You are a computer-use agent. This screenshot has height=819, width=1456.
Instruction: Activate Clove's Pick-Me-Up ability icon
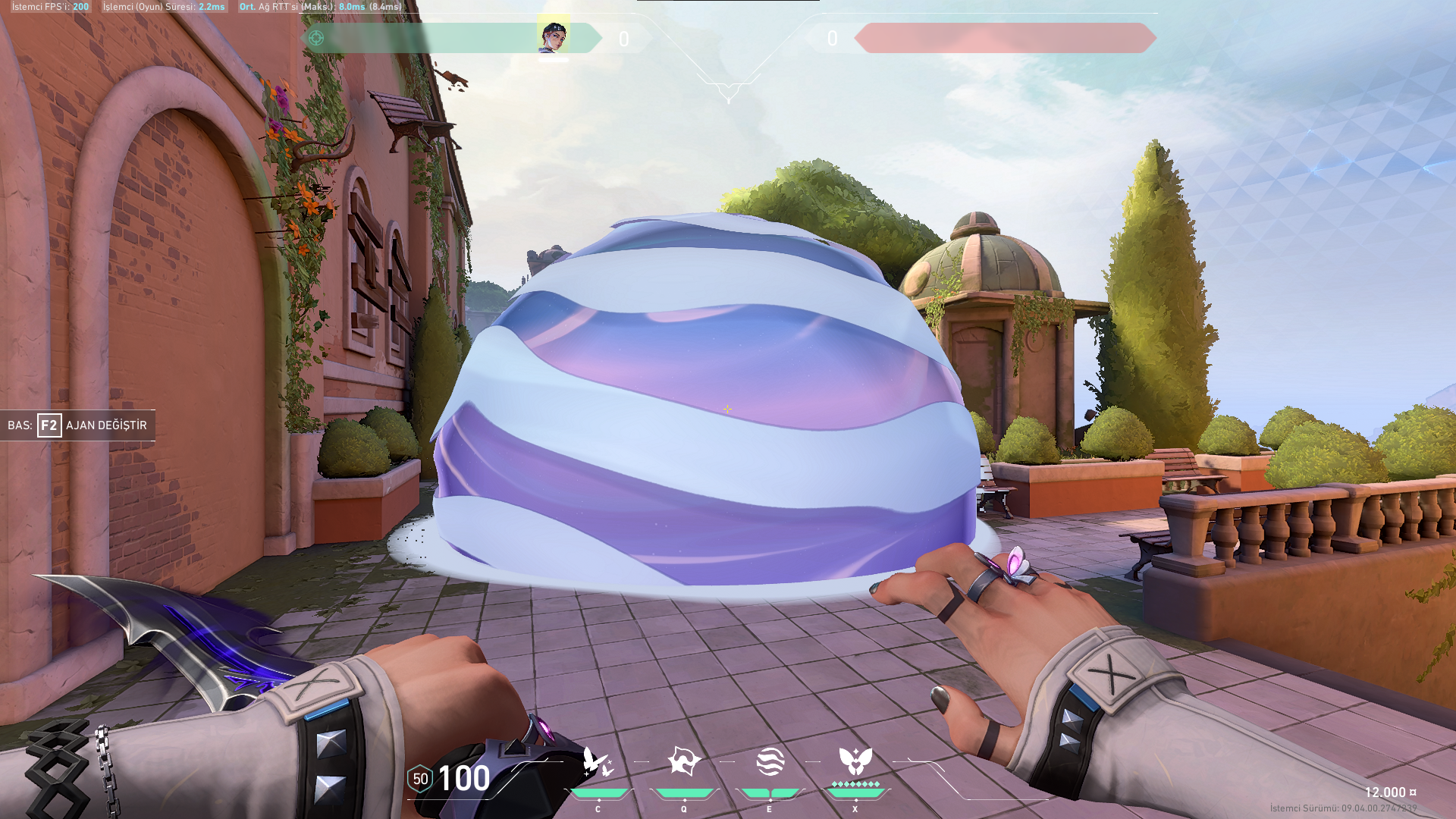[x=598, y=761]
